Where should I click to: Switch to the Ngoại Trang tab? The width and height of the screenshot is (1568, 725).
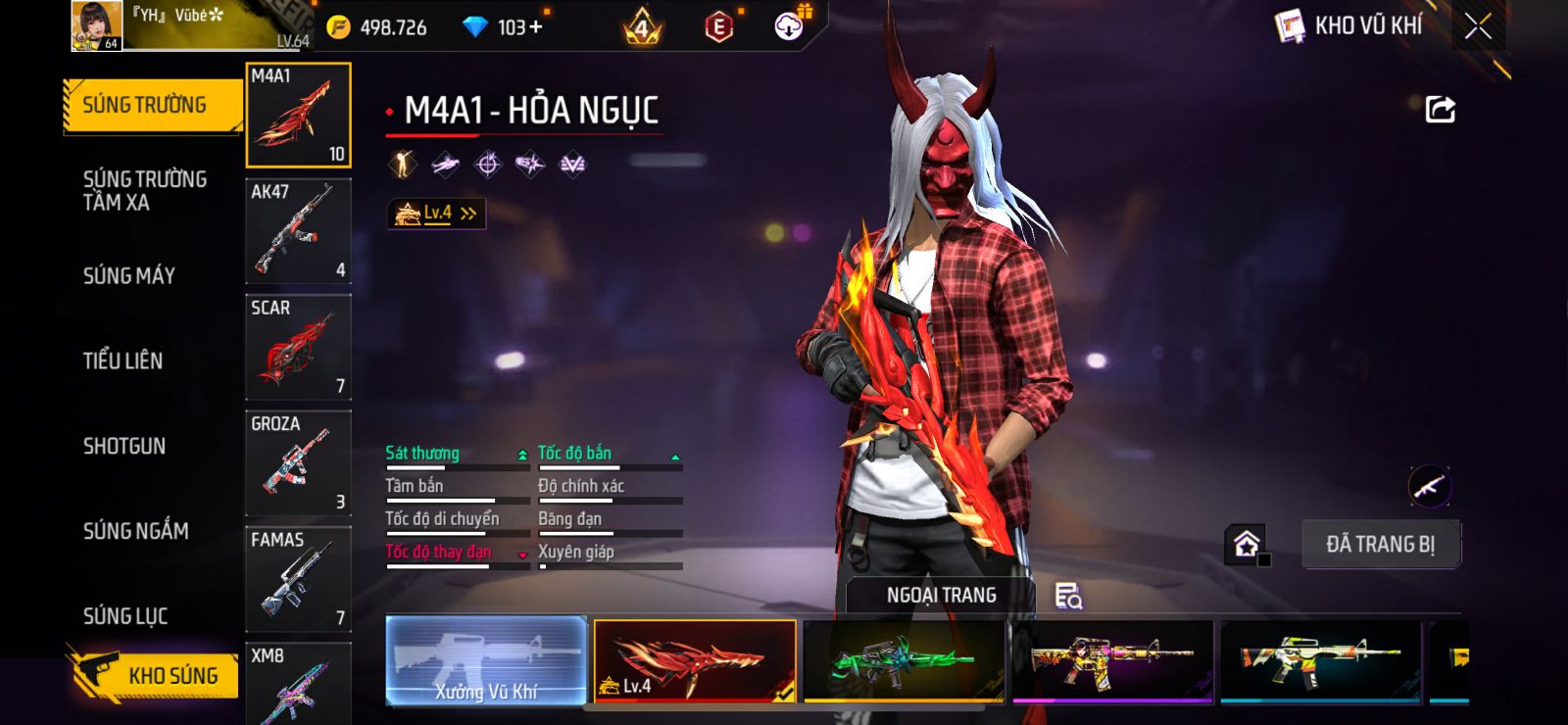[x=941, y=595]
